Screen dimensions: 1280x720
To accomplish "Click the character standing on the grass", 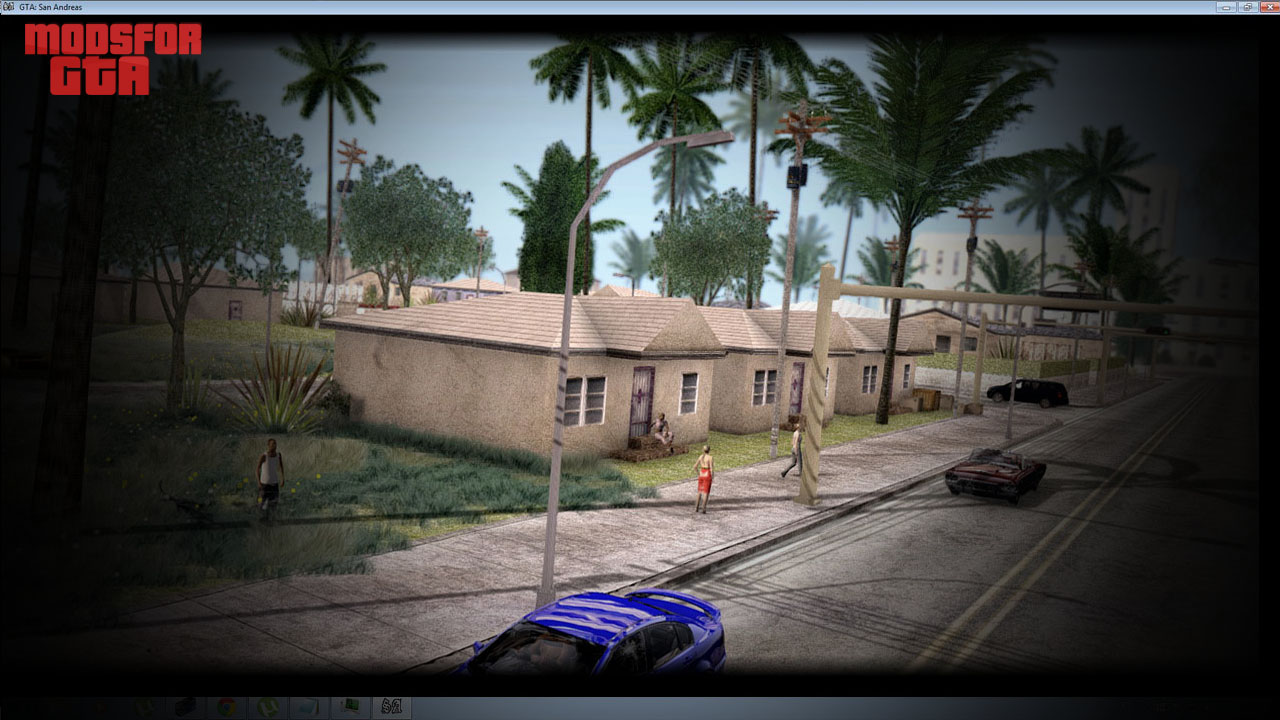I will (267, 470).
